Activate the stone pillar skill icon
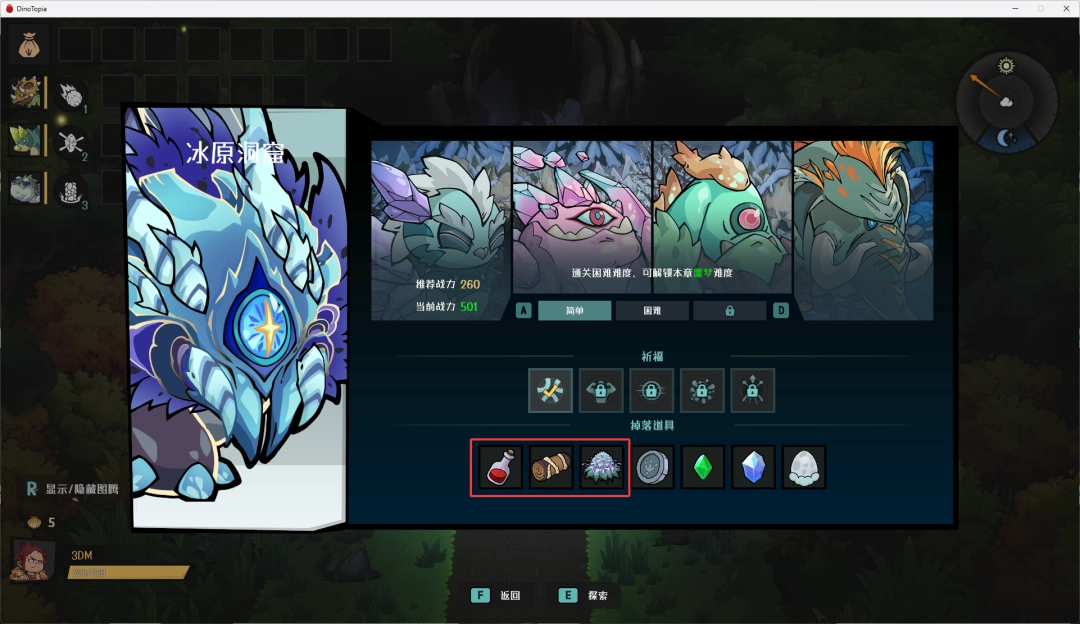This screenshot has height=624, width=1080. click(71, 188)
